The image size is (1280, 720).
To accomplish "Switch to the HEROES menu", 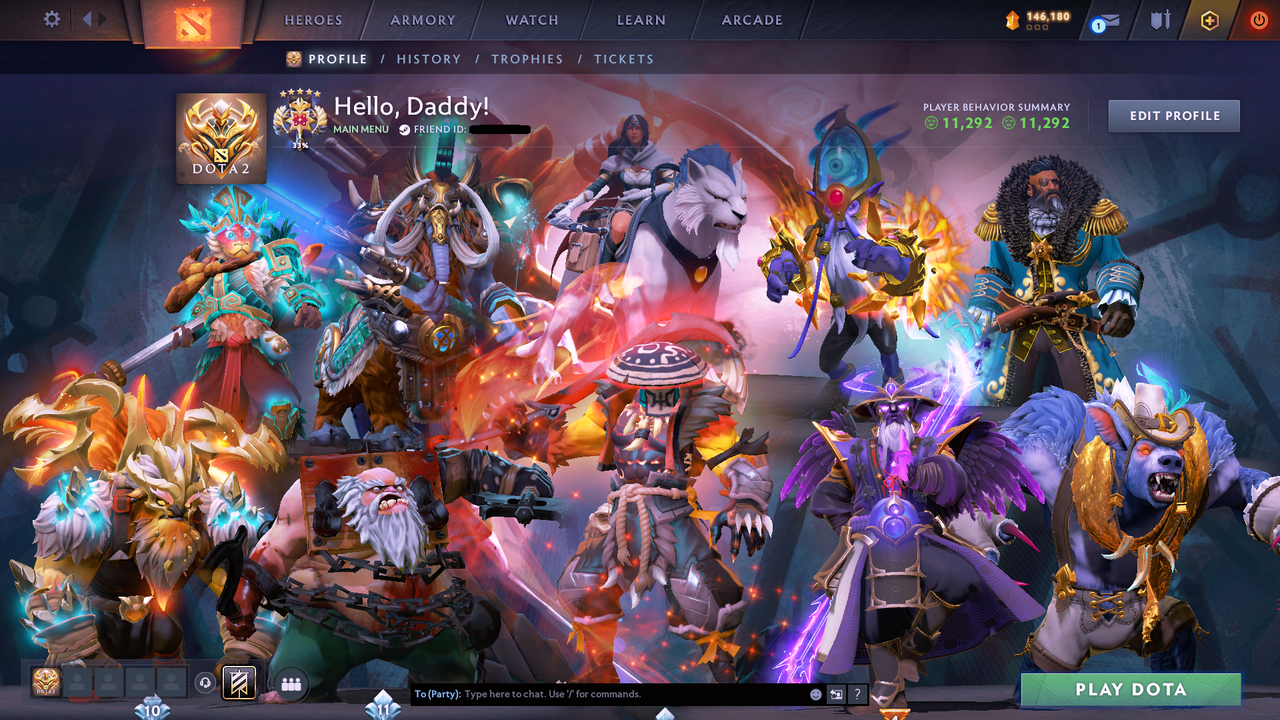I will [313, 19].
